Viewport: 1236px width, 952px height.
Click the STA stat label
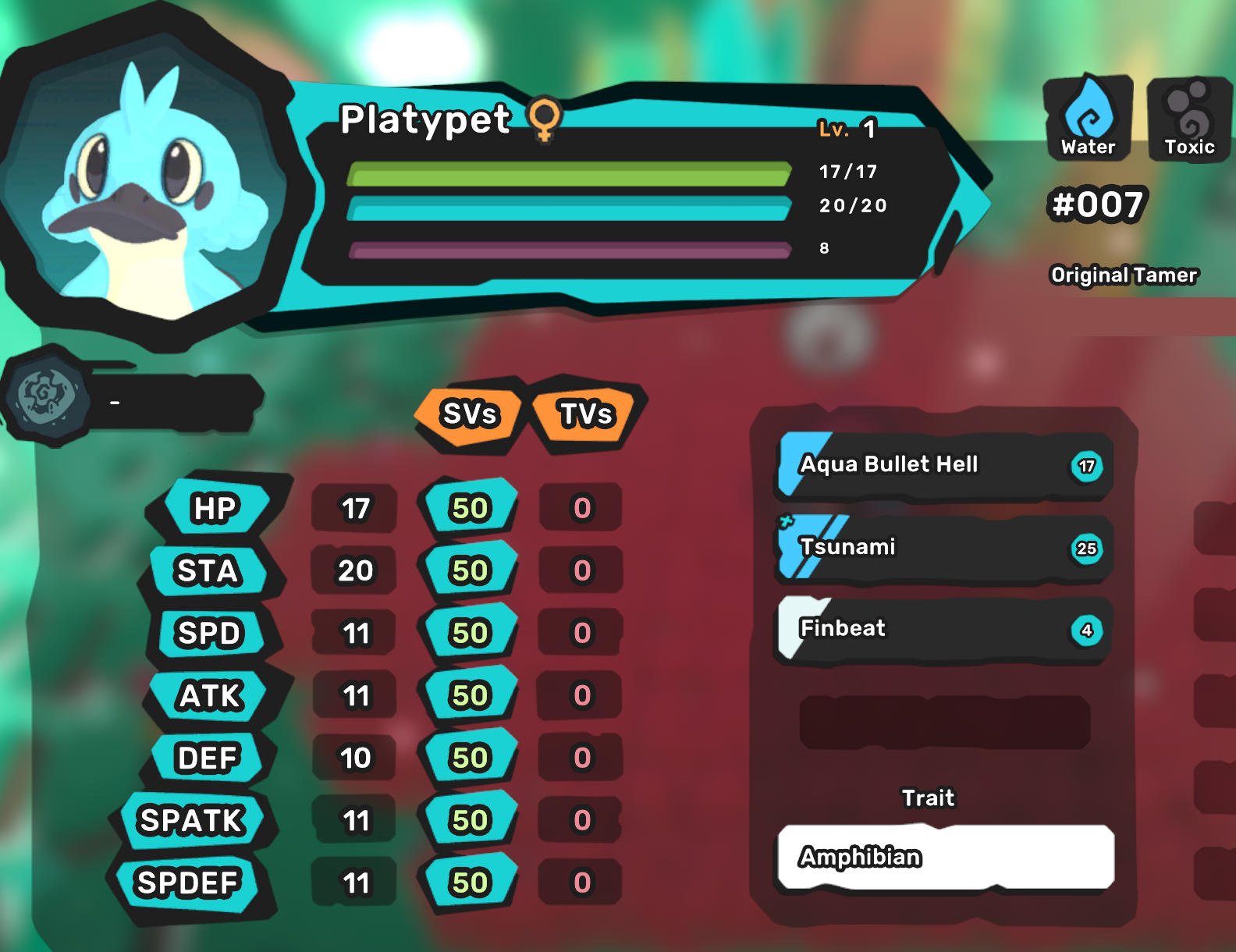click(x=208, y=571)
